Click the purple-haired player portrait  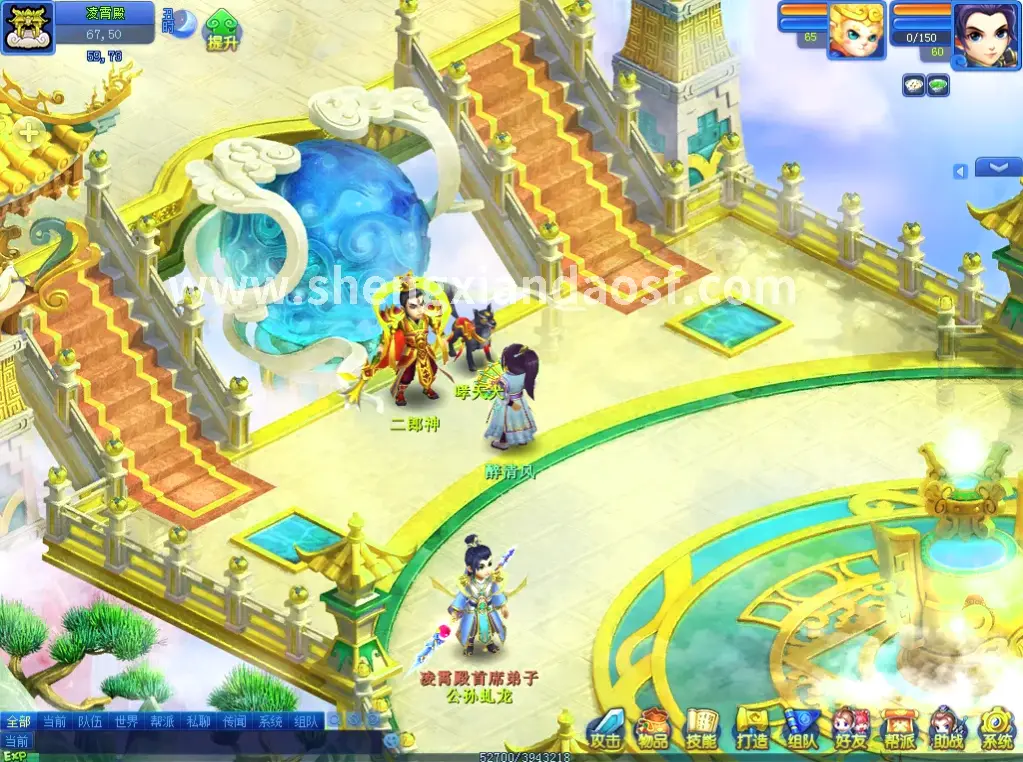coord(986,34)
